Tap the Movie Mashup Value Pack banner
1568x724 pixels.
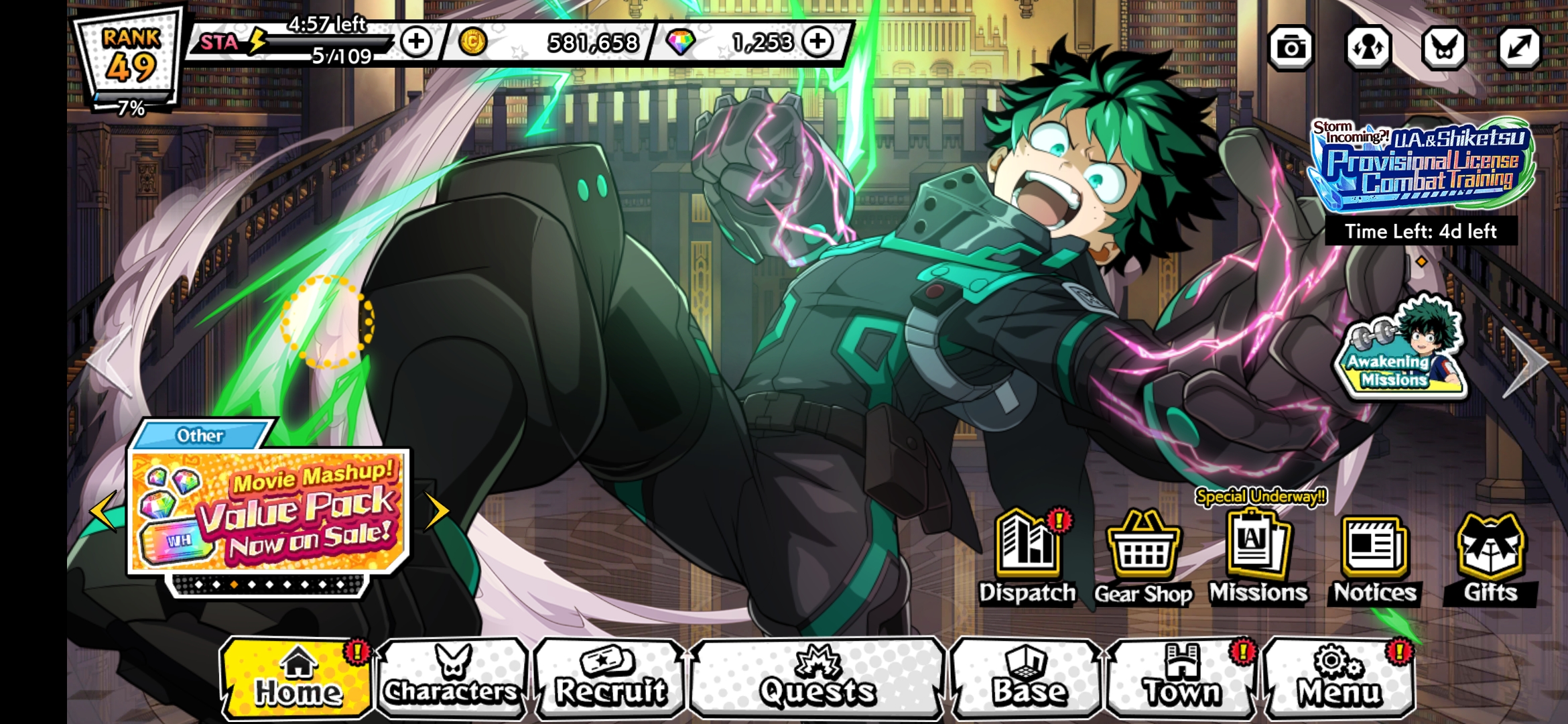point(268,511)
